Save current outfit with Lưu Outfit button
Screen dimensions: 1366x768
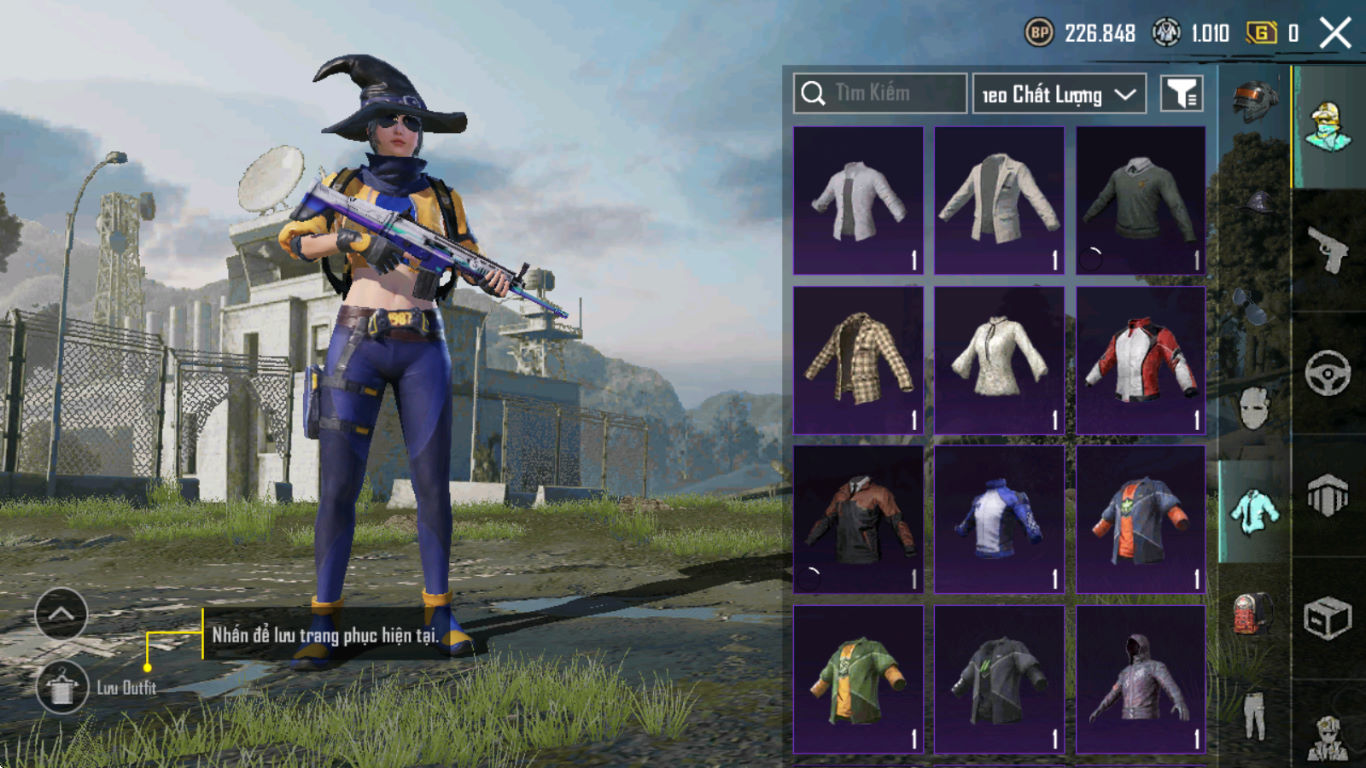point(62,688)
